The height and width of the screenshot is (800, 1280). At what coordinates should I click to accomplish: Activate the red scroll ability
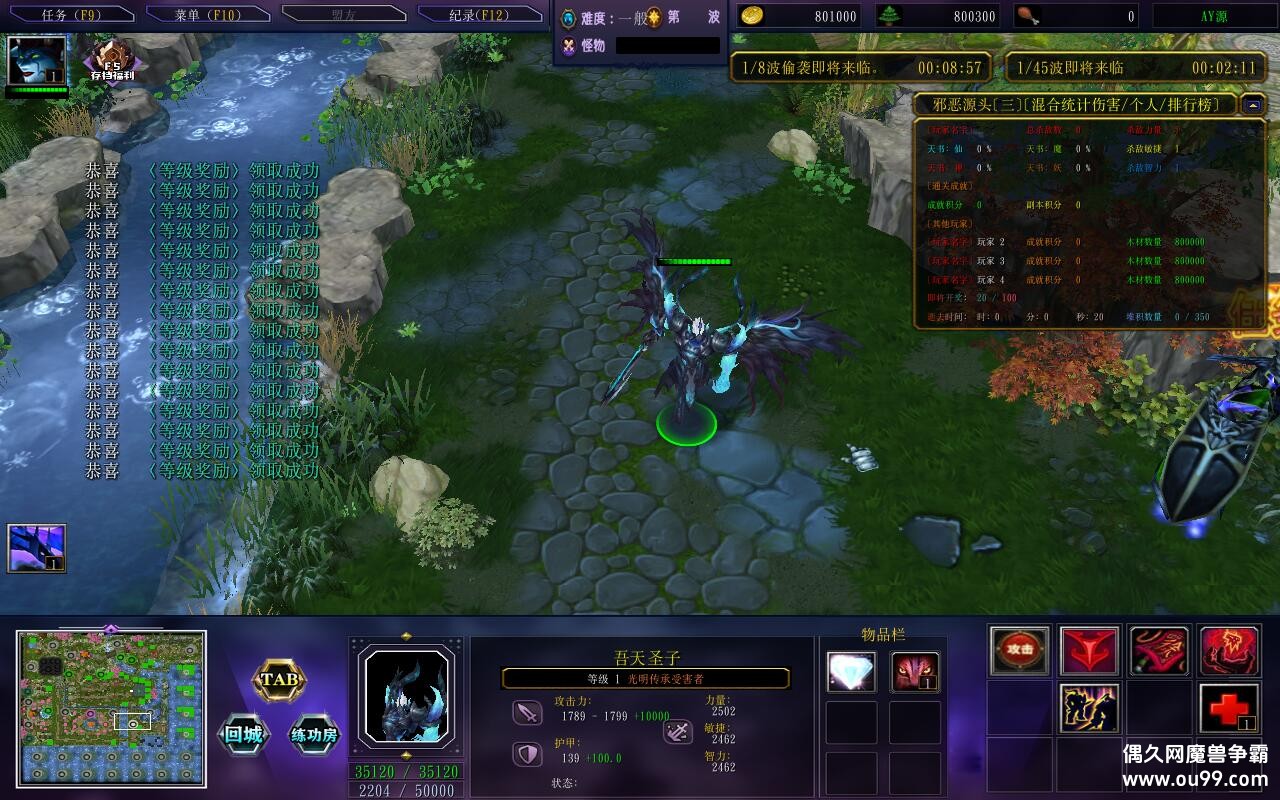pyautogui.click(x=1160, y=650)
